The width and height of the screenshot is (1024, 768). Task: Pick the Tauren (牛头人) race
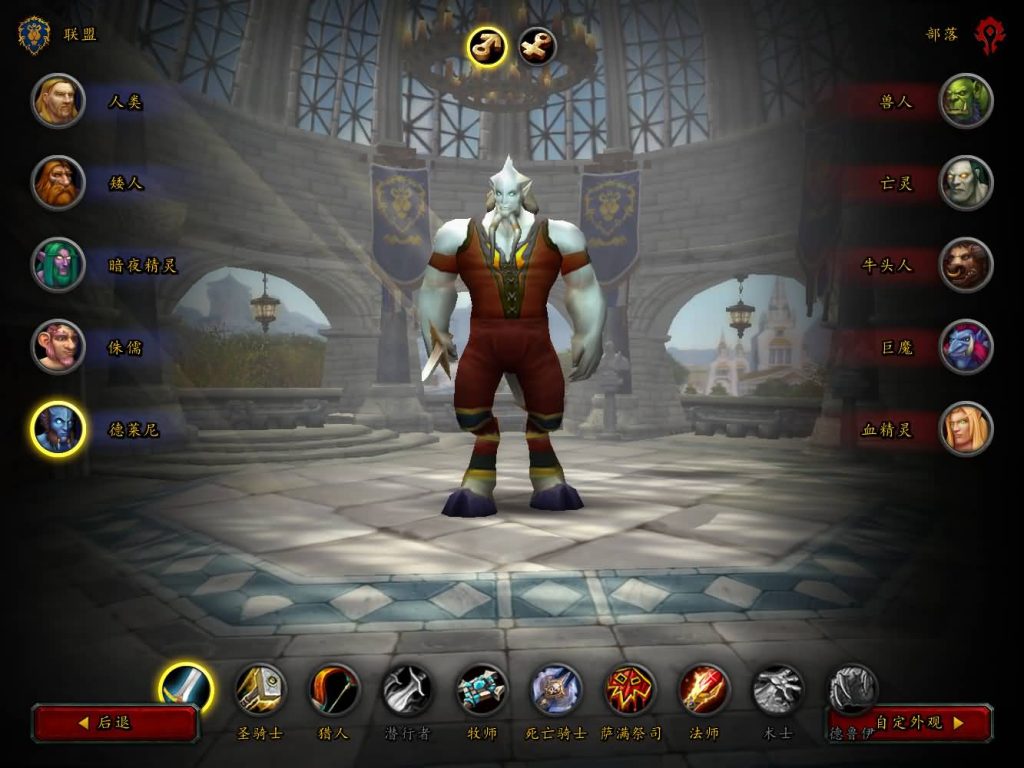(966, 265)
